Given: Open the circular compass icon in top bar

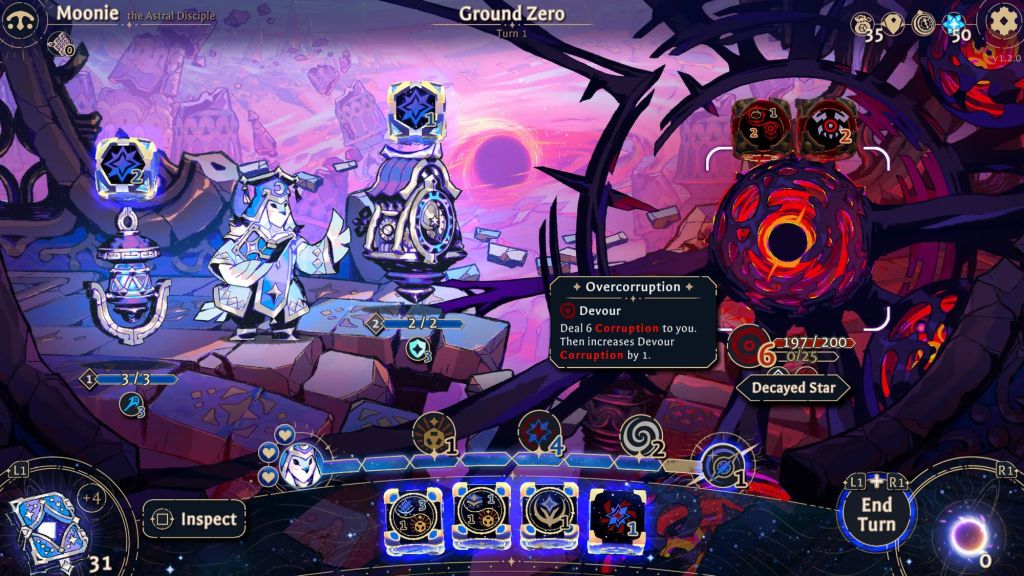Looking at the screenshot, I should pyautogui.click(x=924, y=24).
